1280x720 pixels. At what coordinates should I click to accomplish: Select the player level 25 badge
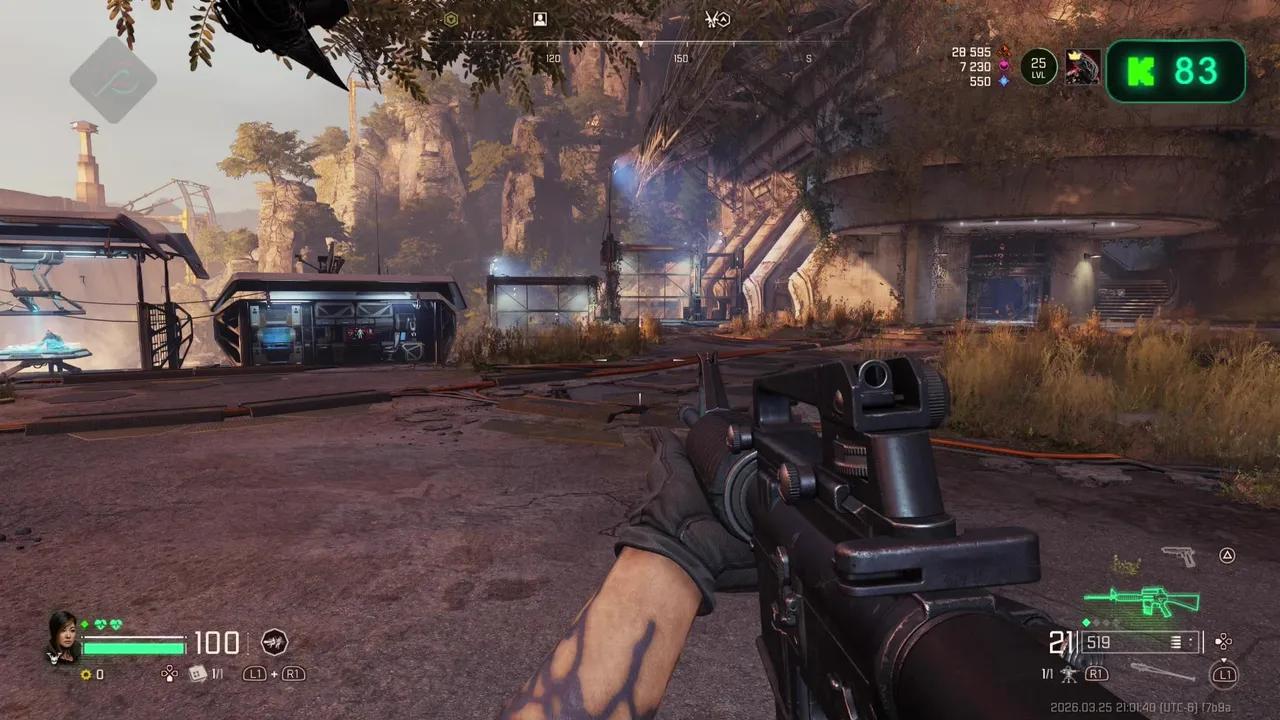point(1038,68)
